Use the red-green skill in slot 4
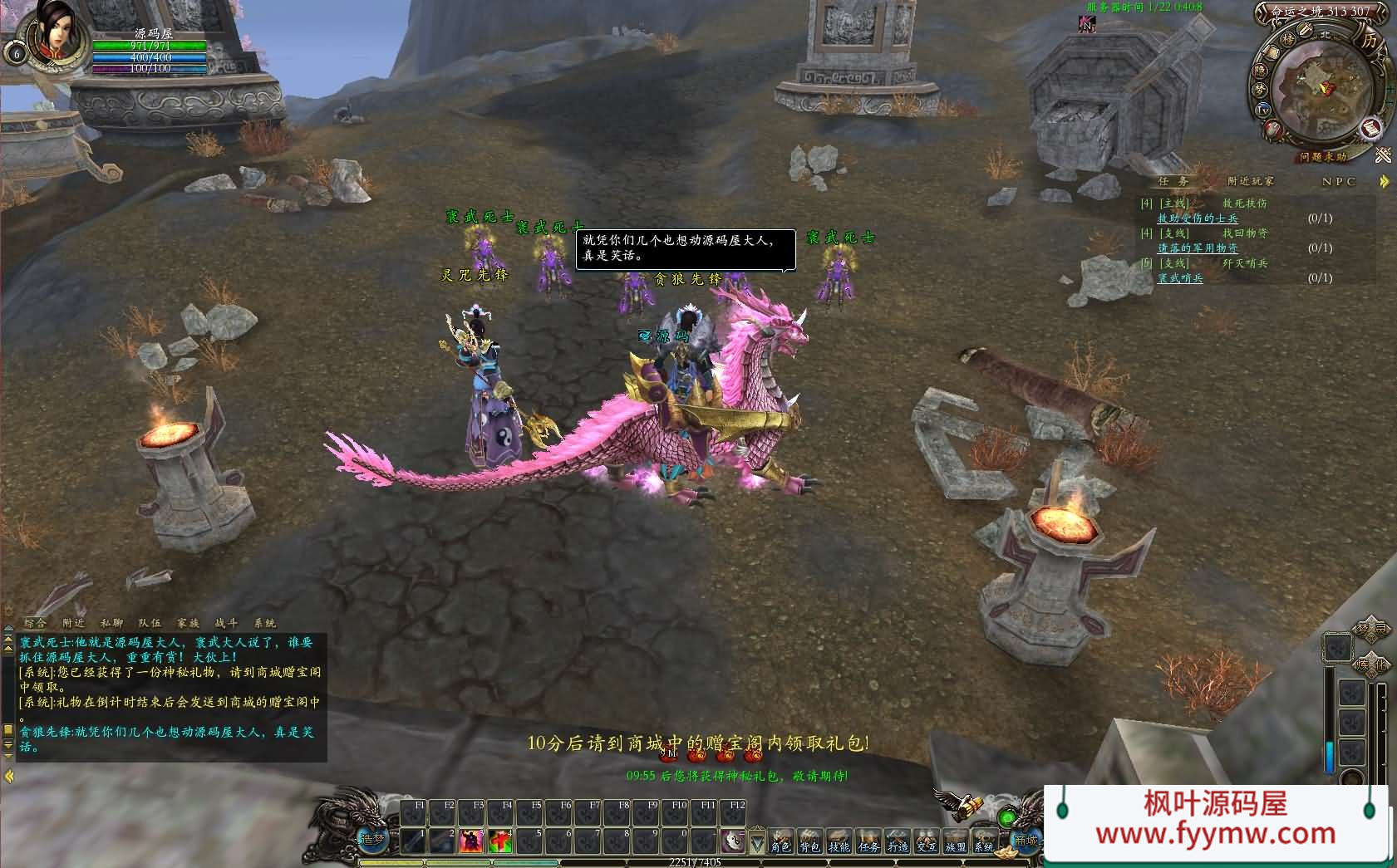Screen dimensions: 1397x868 (500, 841)
